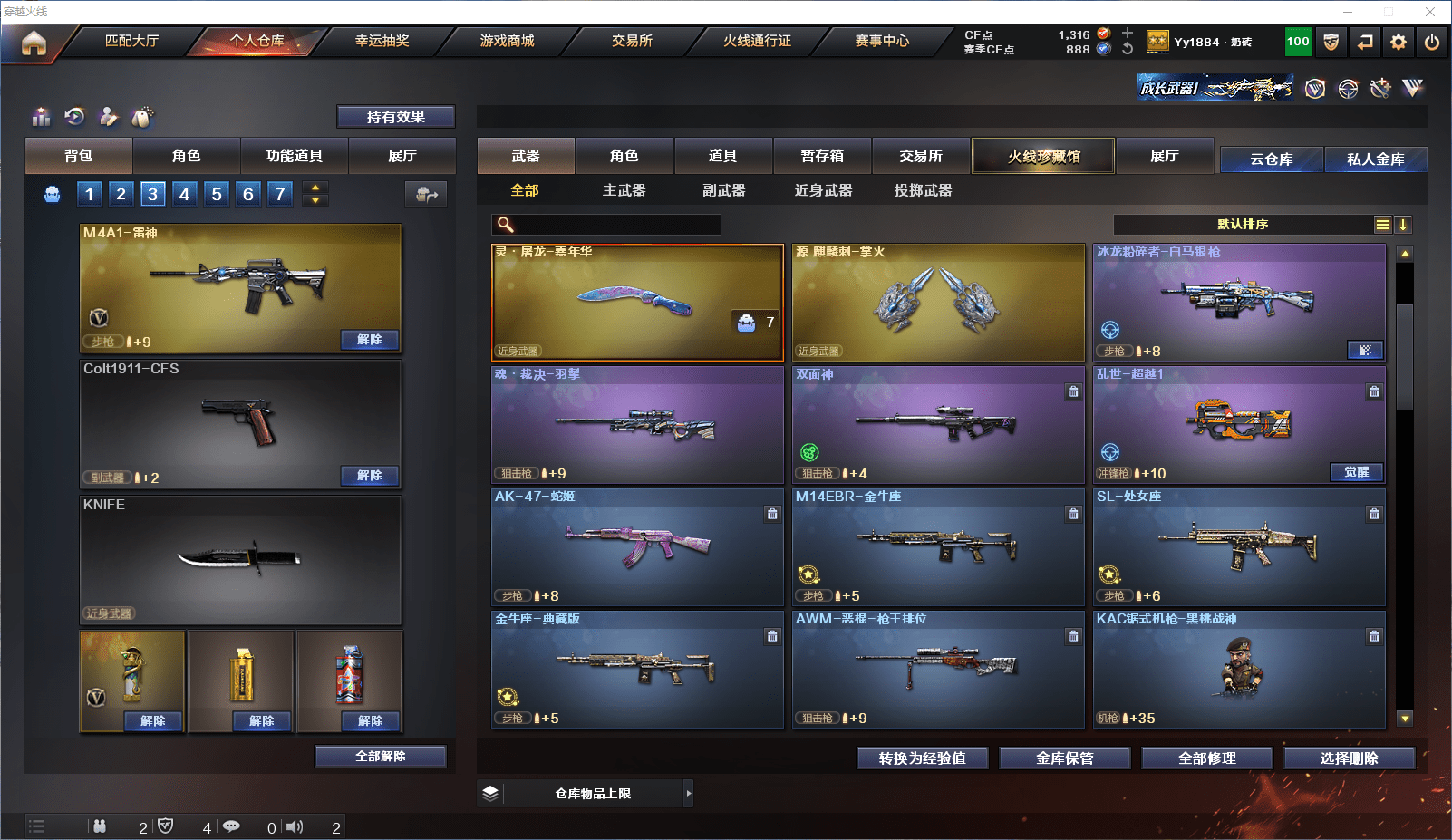Click 觉醒 on the 乱世-超越1 weapon
The height and width of the screenshot is (840, 1452).
click(x=1356, y=472)
